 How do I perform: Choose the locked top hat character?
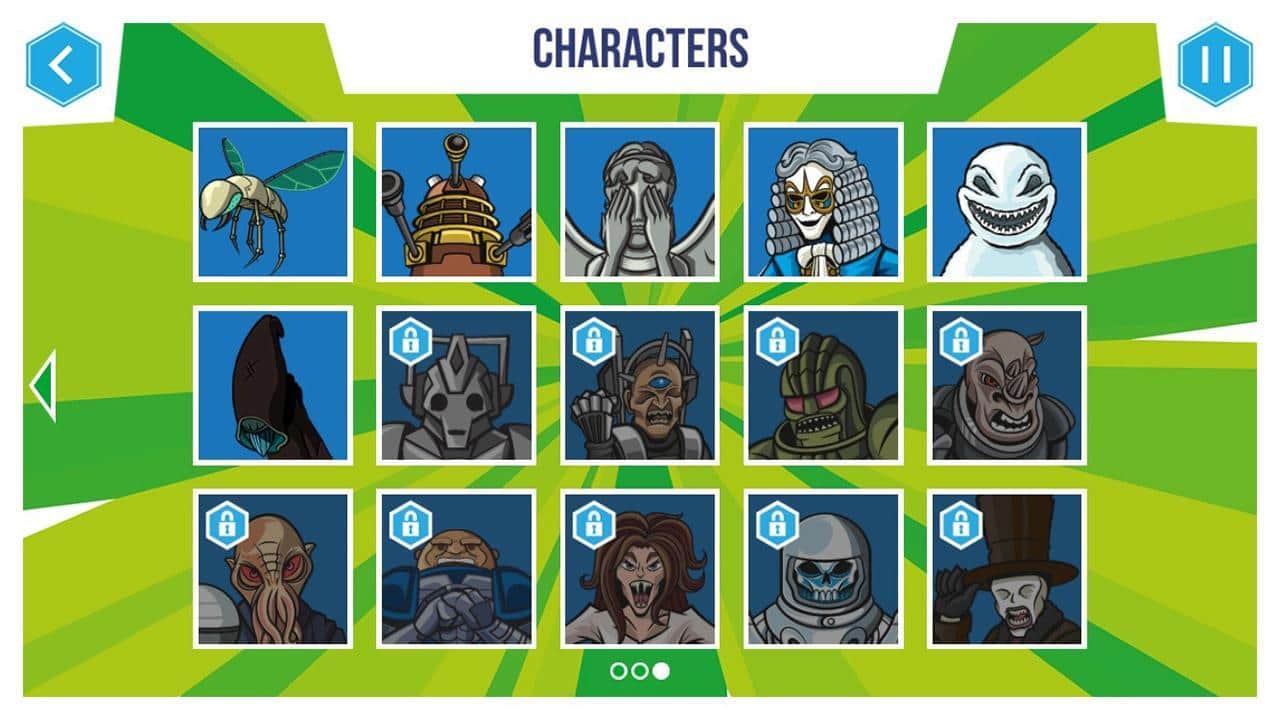1007,569
